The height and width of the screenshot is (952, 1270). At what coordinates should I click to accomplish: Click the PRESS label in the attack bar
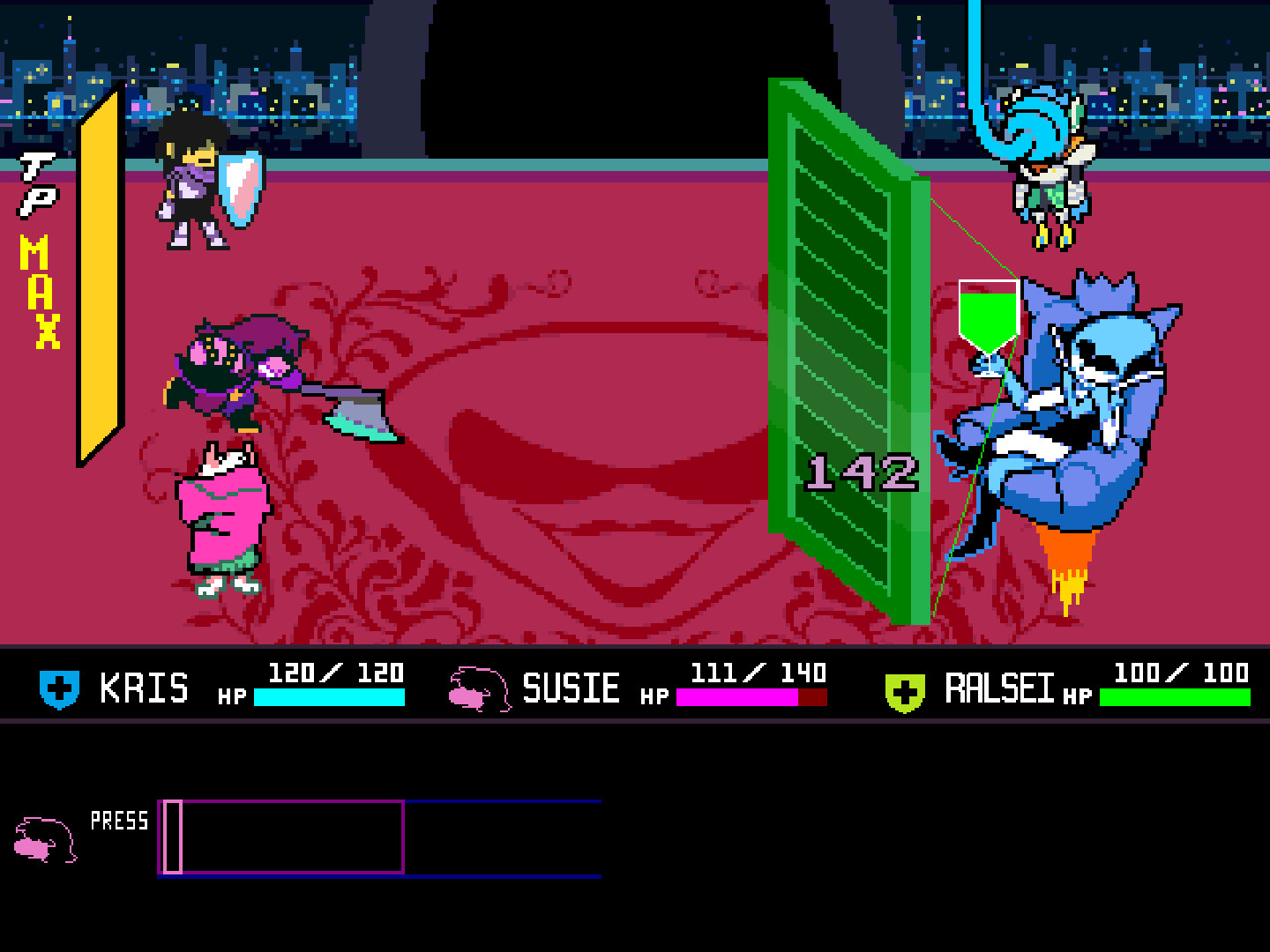pyautogui.click(x=118, y=822)
